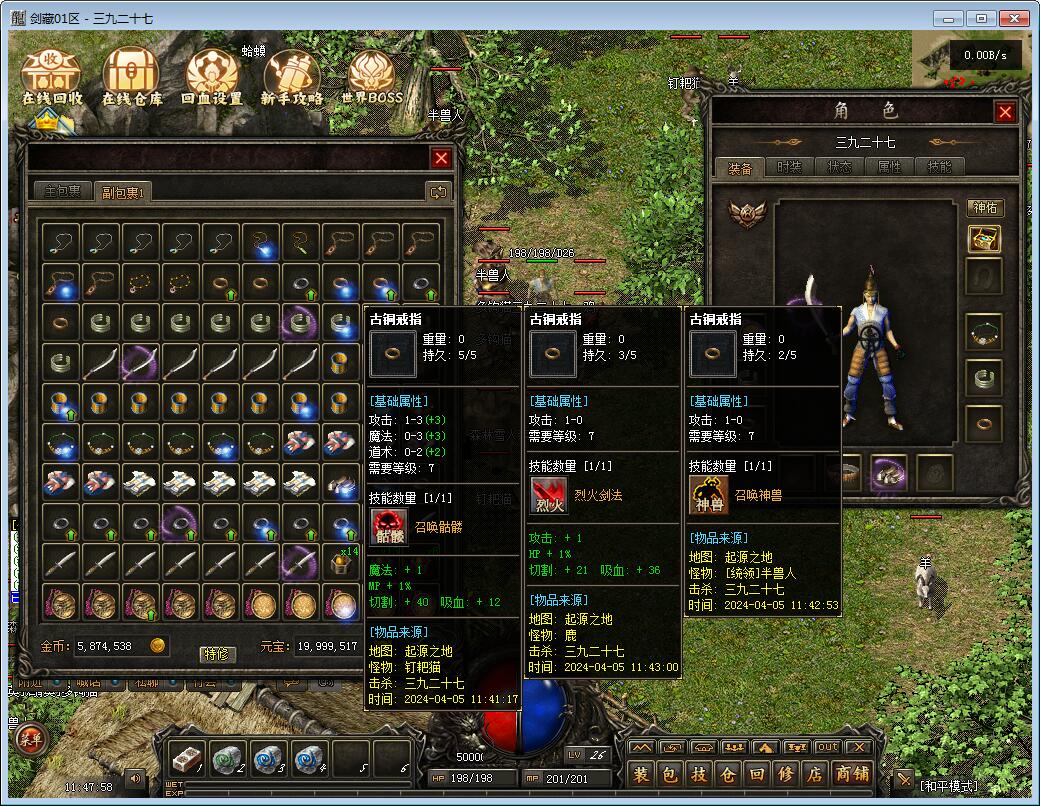Open the 在线回收 online recycle menu
Screen dimensions: 1040x806
point(52,78)
